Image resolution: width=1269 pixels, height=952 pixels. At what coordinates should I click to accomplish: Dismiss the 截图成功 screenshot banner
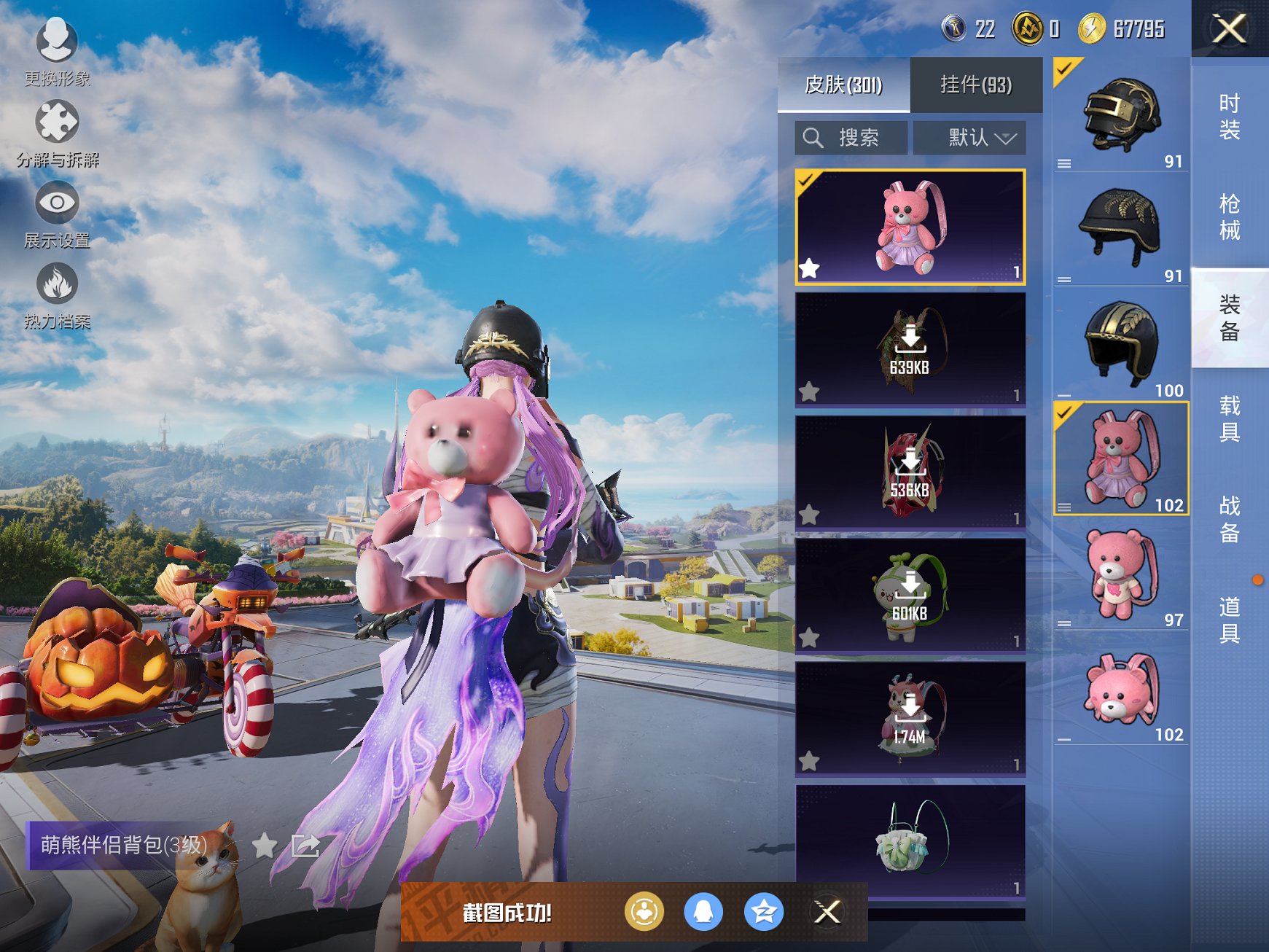(827, 912)
